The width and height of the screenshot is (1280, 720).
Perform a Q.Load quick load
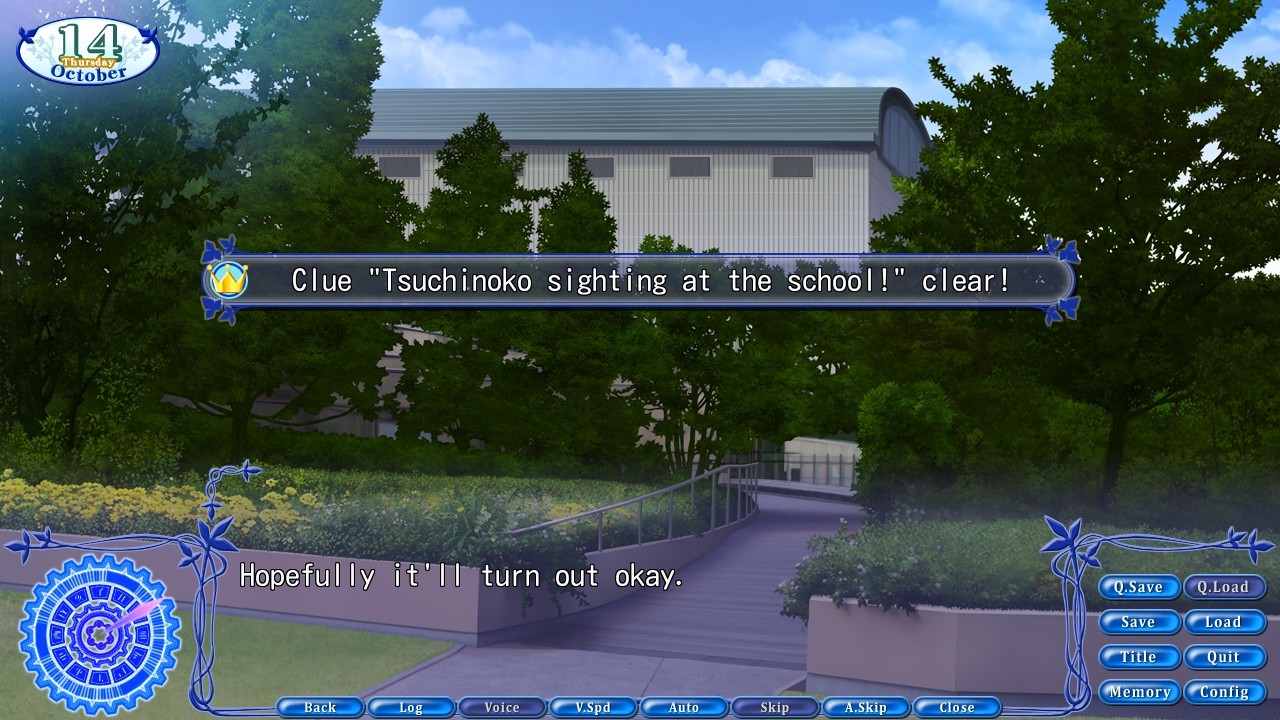click(x=1225, y=587)
